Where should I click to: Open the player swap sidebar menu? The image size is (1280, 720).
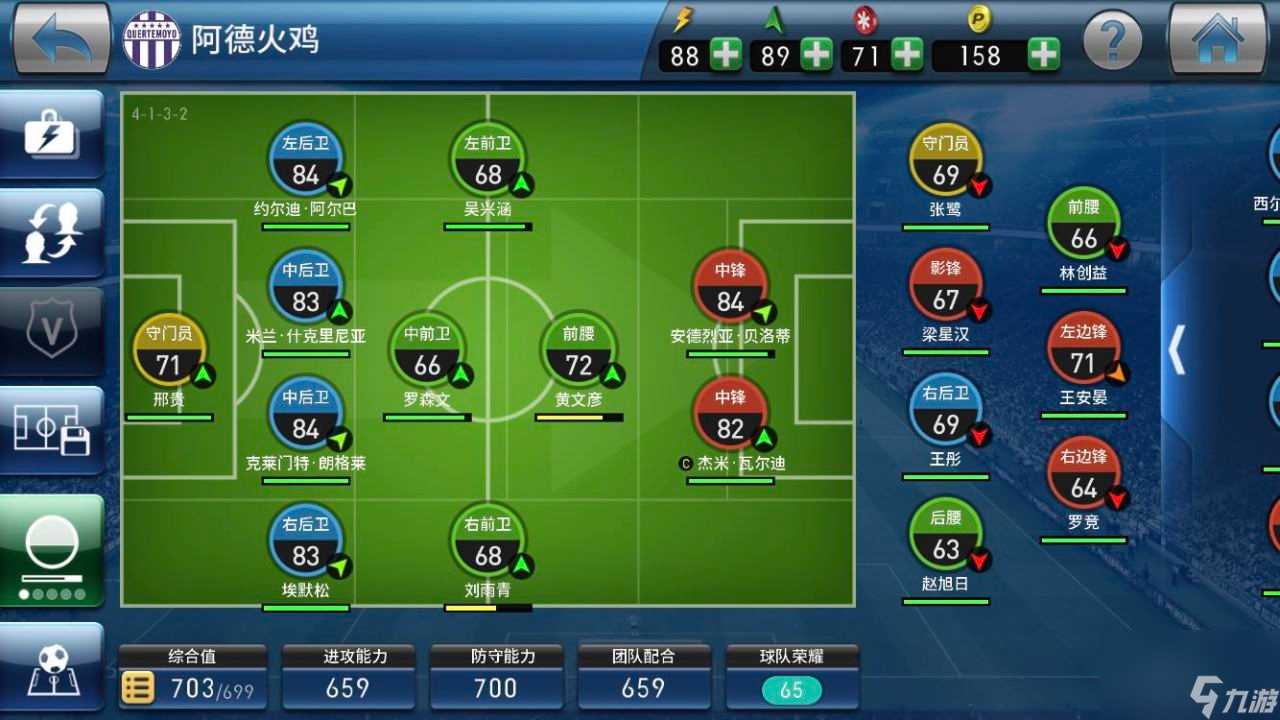52,233
